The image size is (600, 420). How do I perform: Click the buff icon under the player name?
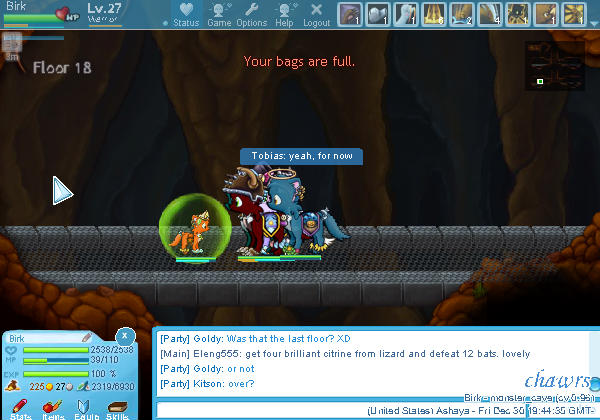(x=12, y=43)
